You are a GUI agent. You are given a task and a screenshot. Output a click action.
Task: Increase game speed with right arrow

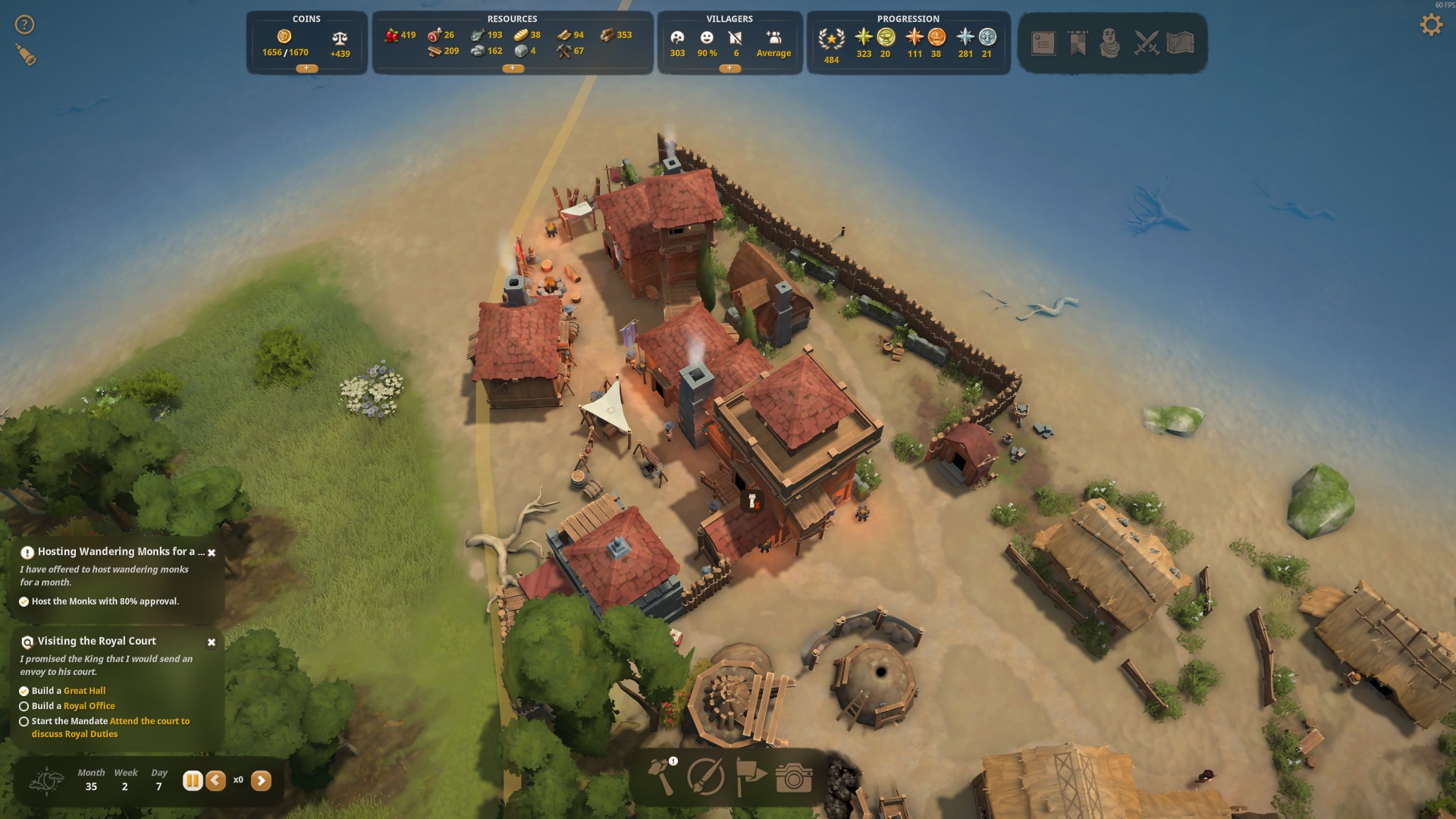(x=261, y=780)
